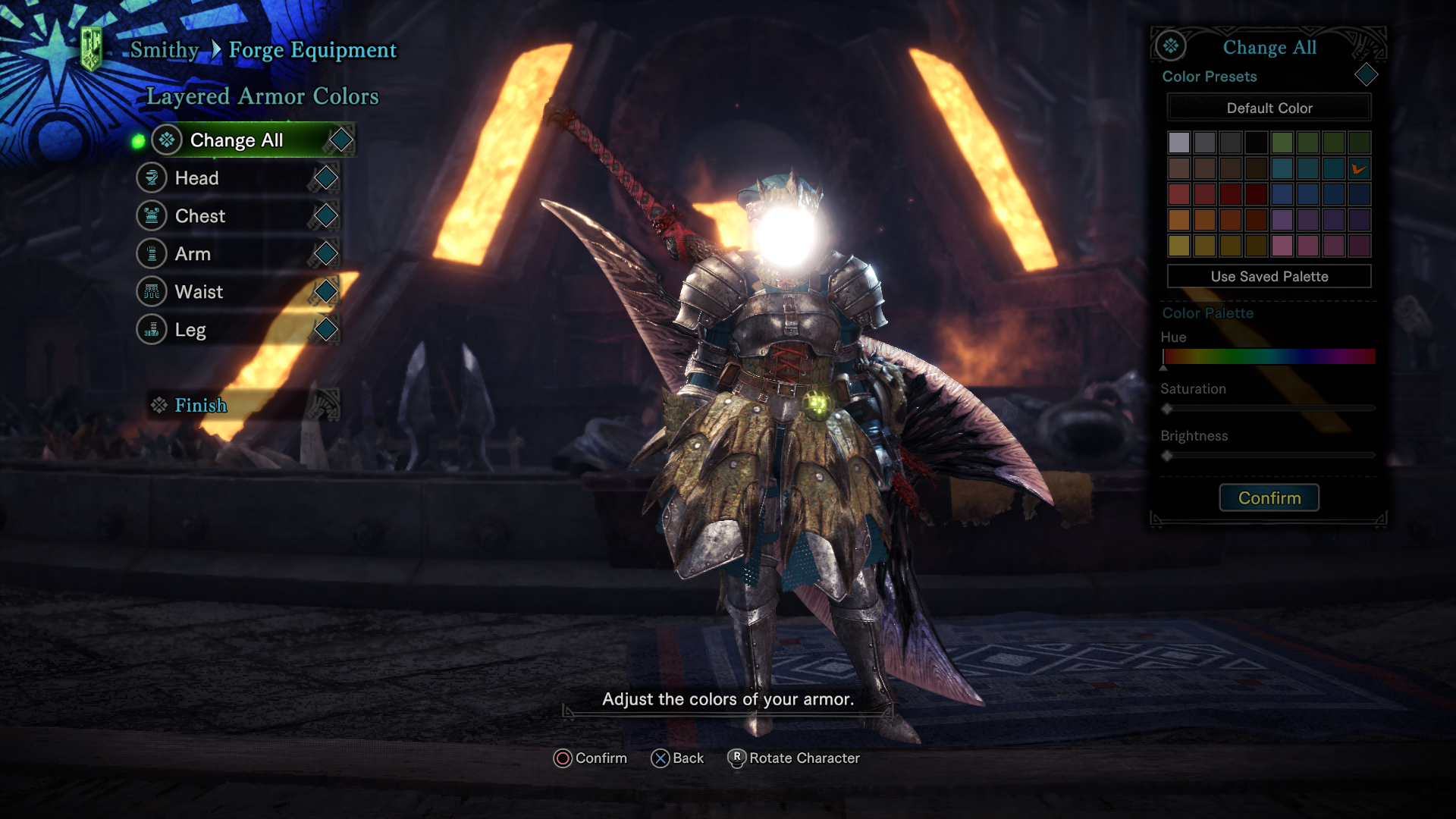
Task: Select the Head armor piece icon
Action: [152, 177]
